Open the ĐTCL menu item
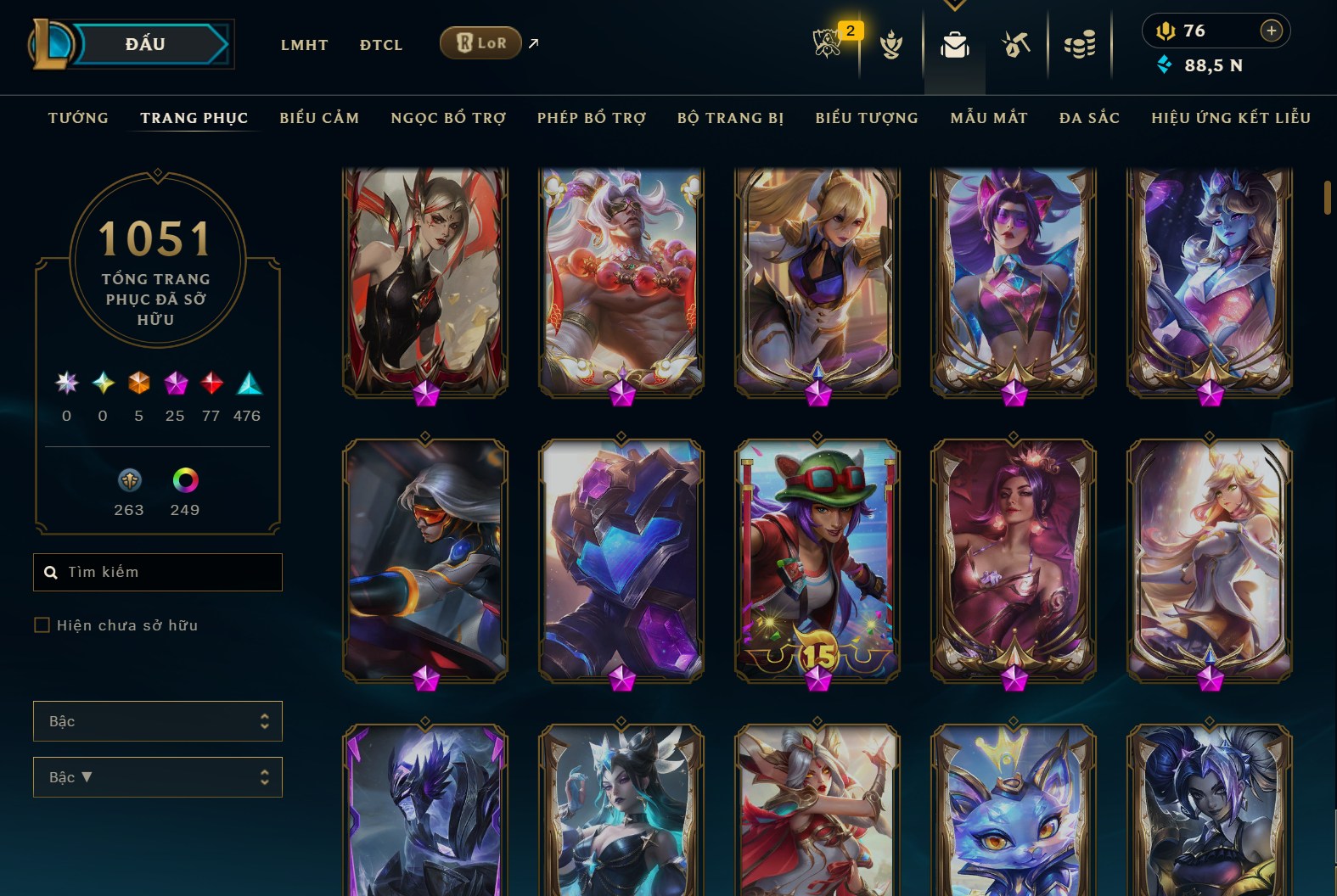 coord(380,45)
